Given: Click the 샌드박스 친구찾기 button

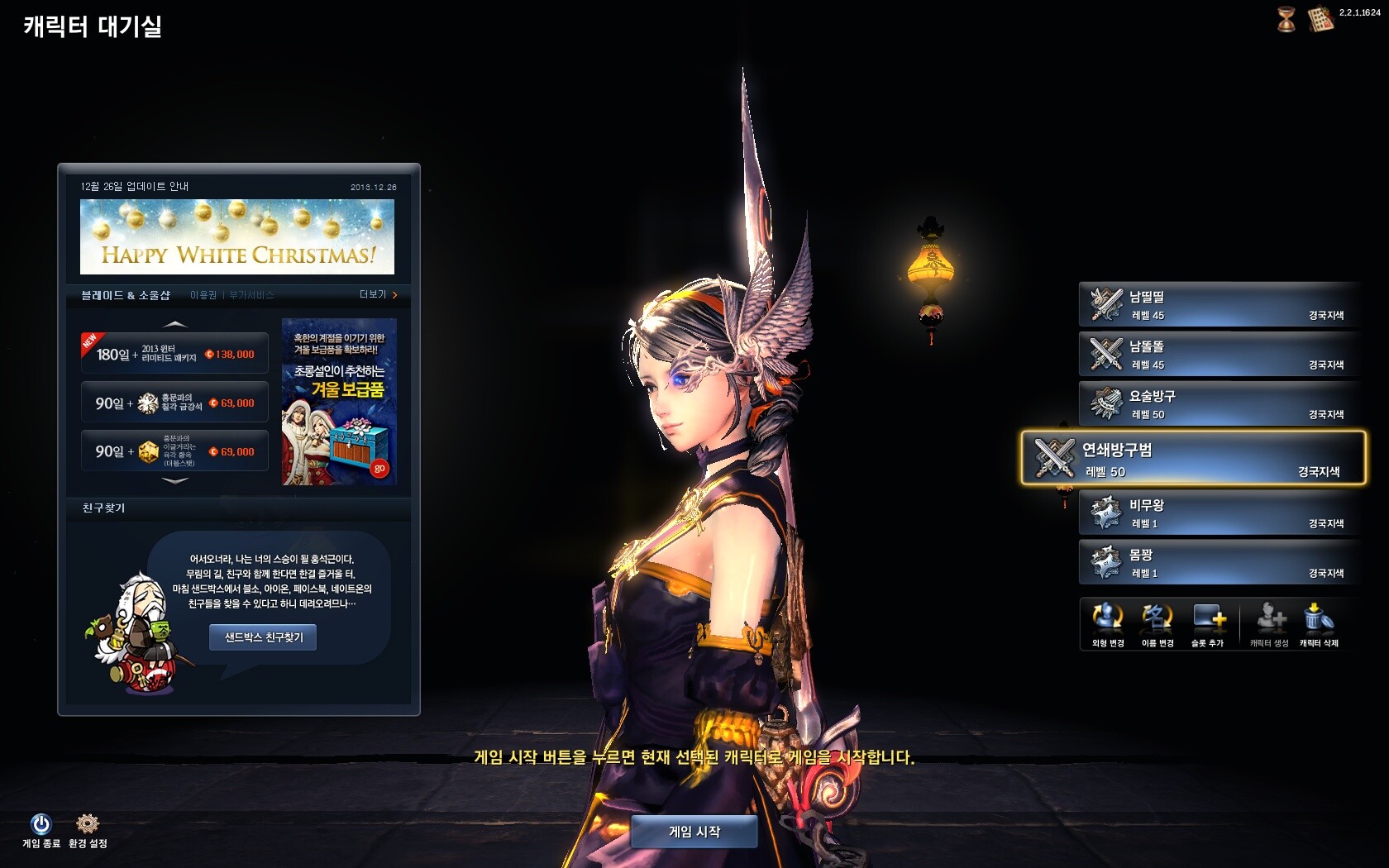Looking at the screenshot, I should (263, 637).
